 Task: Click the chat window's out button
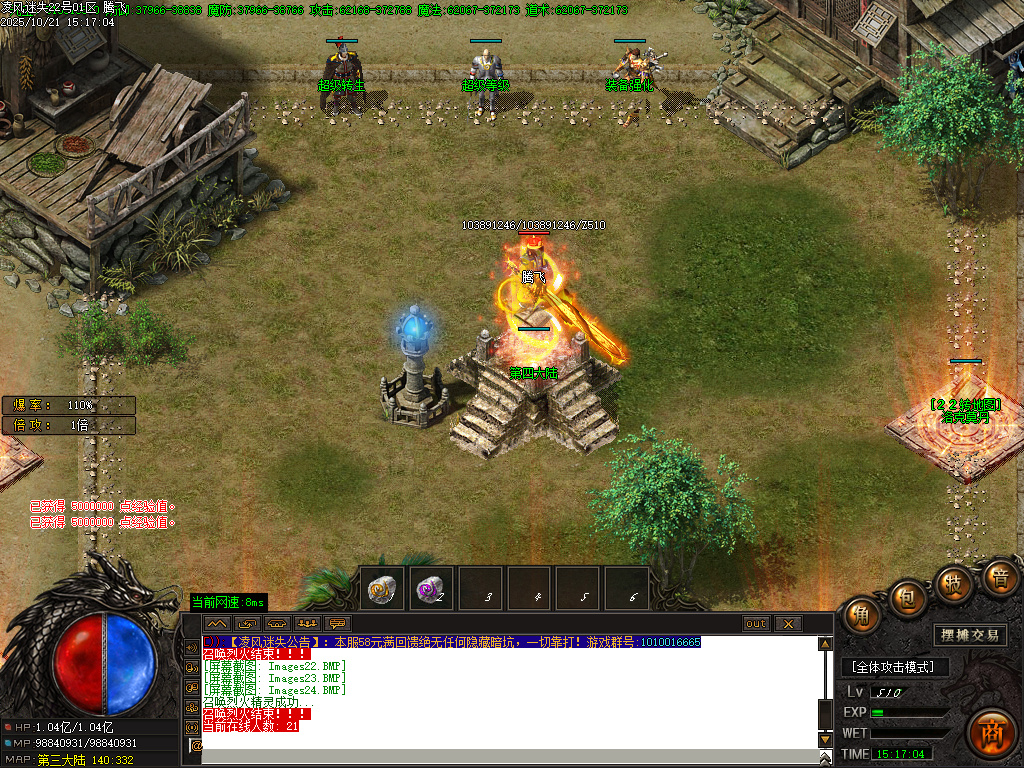tap(756, 624)
